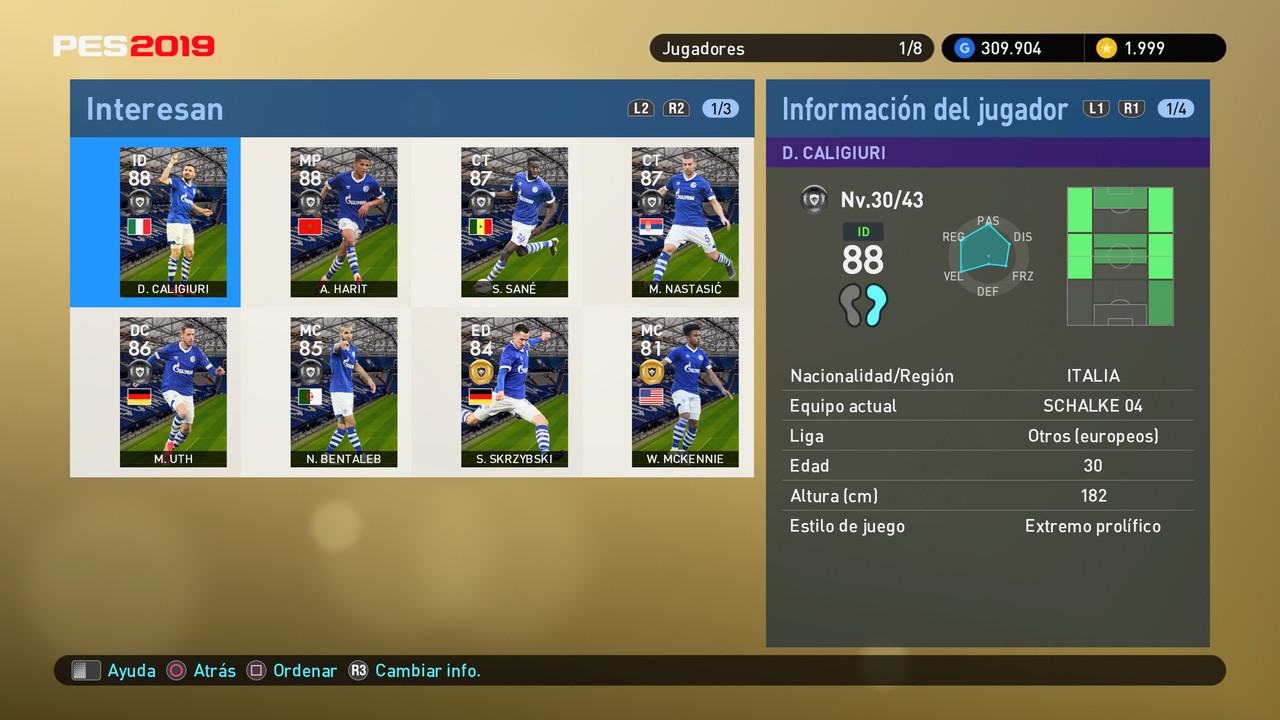This screenshot has height=720, width=1280.
Task: Click the Jugadores 1/8 header tab
Action: pyautogui.click(x=792, y=47)
